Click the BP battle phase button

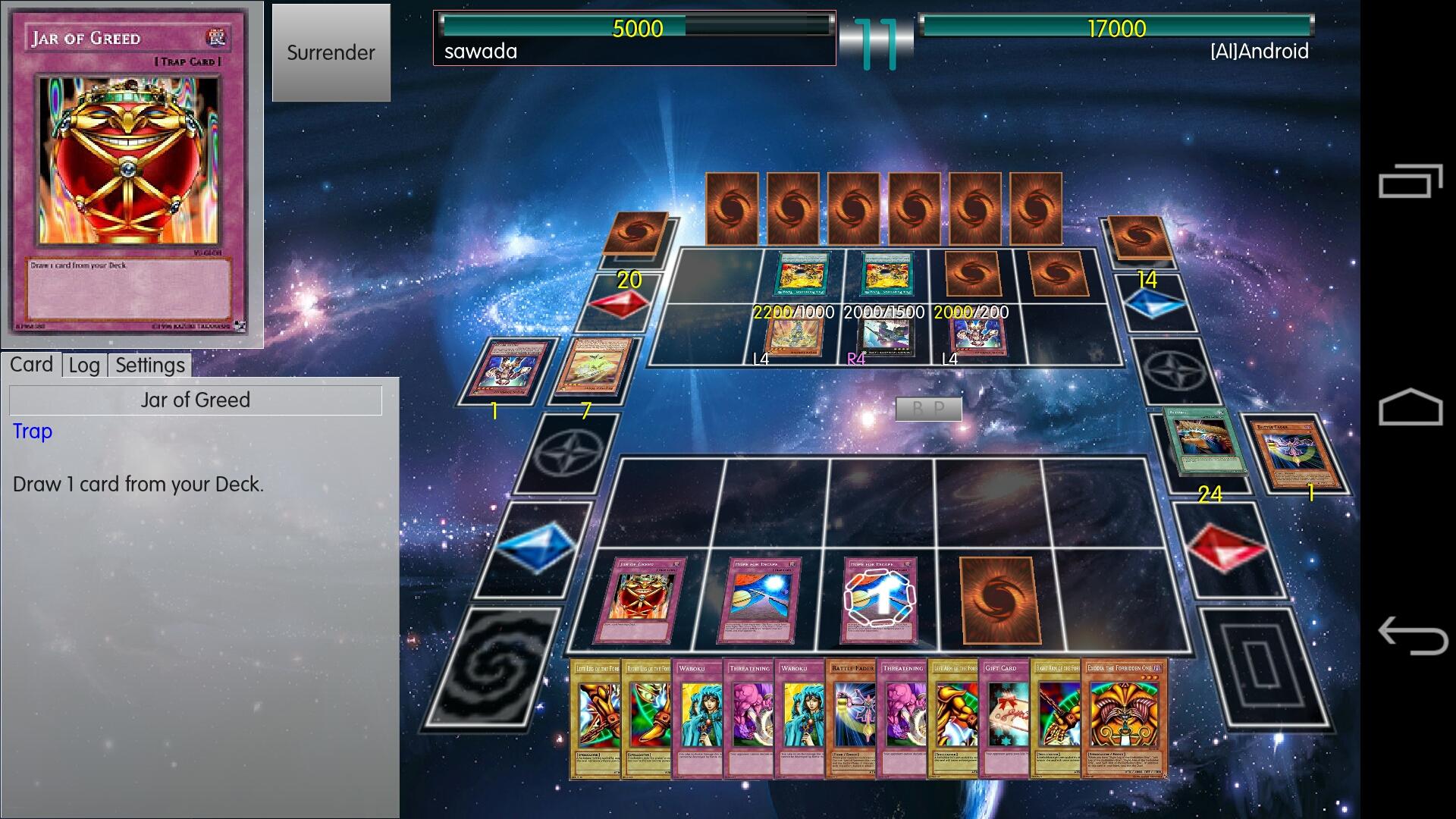(928, 409)
